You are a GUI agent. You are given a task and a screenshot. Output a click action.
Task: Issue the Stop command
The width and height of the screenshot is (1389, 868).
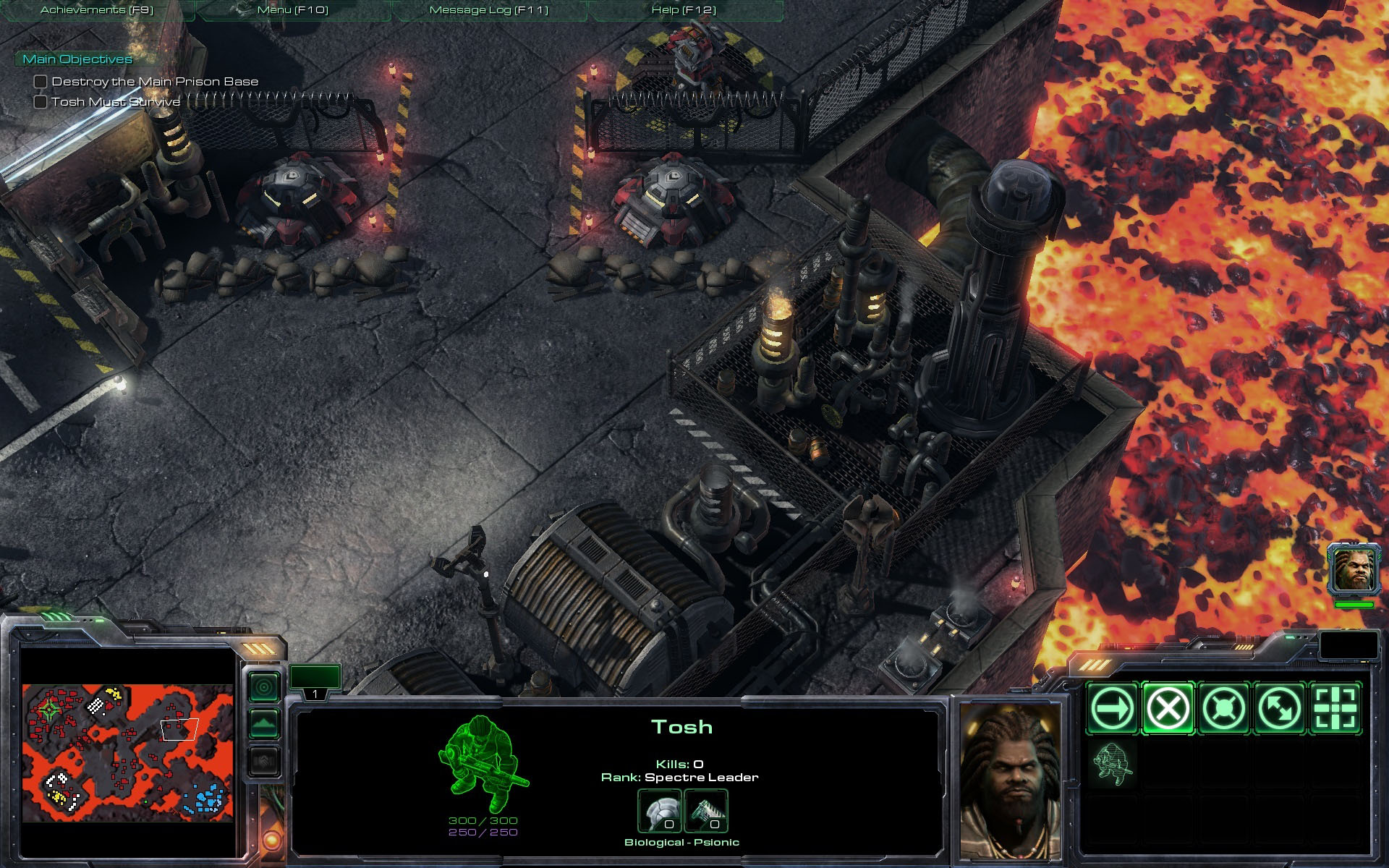[x=1168, y=708]
